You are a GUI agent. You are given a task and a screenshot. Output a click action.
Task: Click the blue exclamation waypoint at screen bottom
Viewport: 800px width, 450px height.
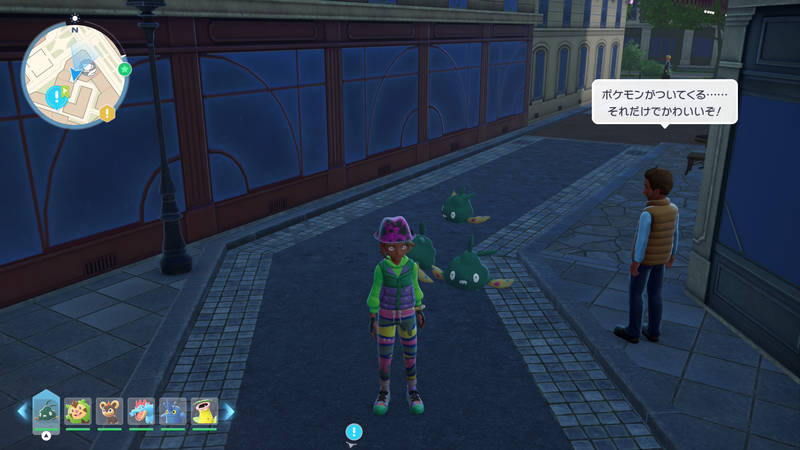coord(353,432)
